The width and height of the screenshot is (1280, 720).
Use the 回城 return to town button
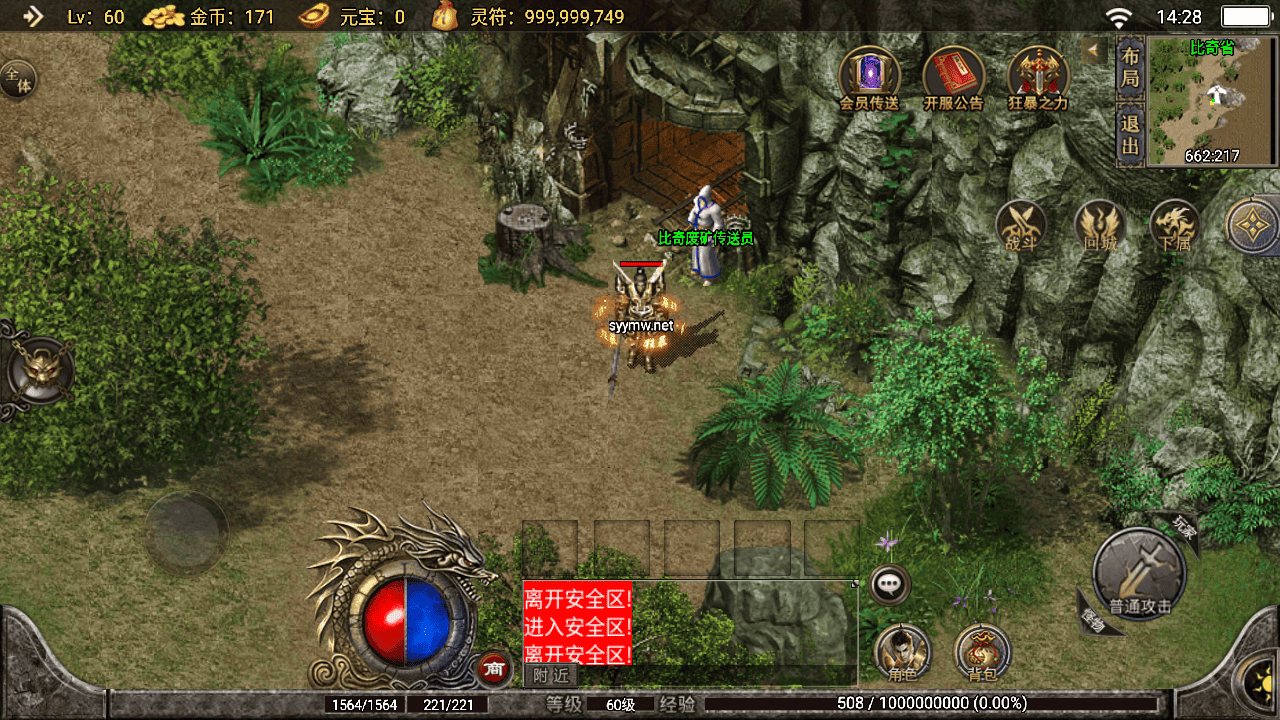(1099, 225)
